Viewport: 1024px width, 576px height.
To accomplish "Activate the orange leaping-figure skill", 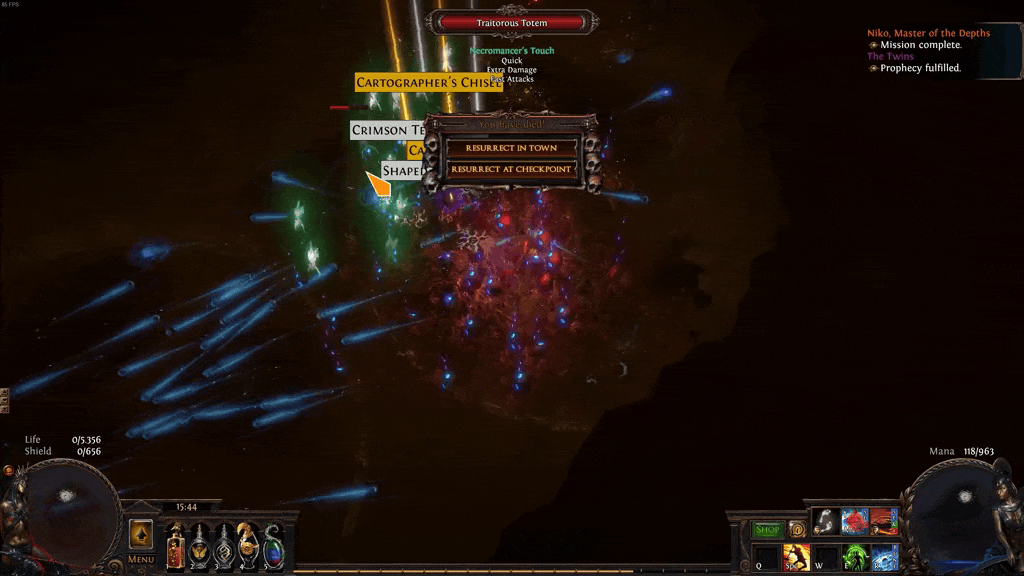I will (x=797, y=557).
